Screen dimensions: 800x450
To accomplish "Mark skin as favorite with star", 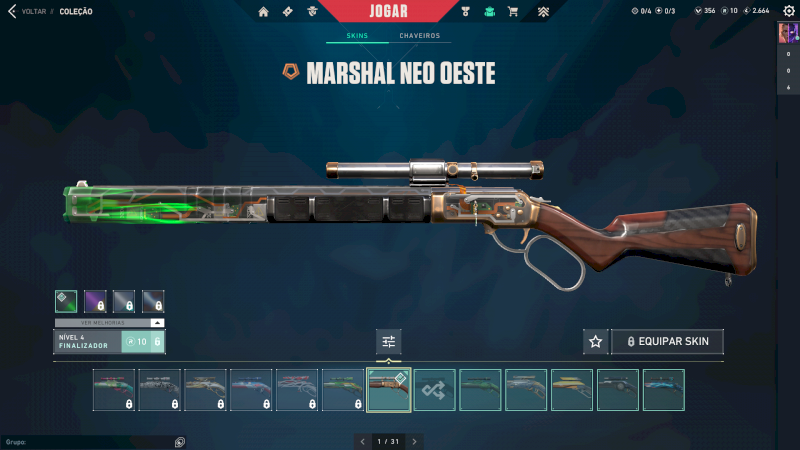I will coord(596,342).
